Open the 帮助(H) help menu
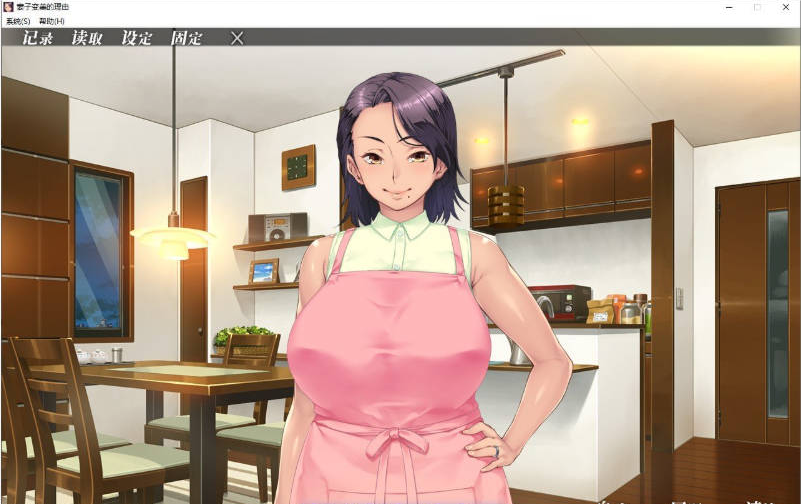Screen dimensions: 802x504 pos(50,21)
